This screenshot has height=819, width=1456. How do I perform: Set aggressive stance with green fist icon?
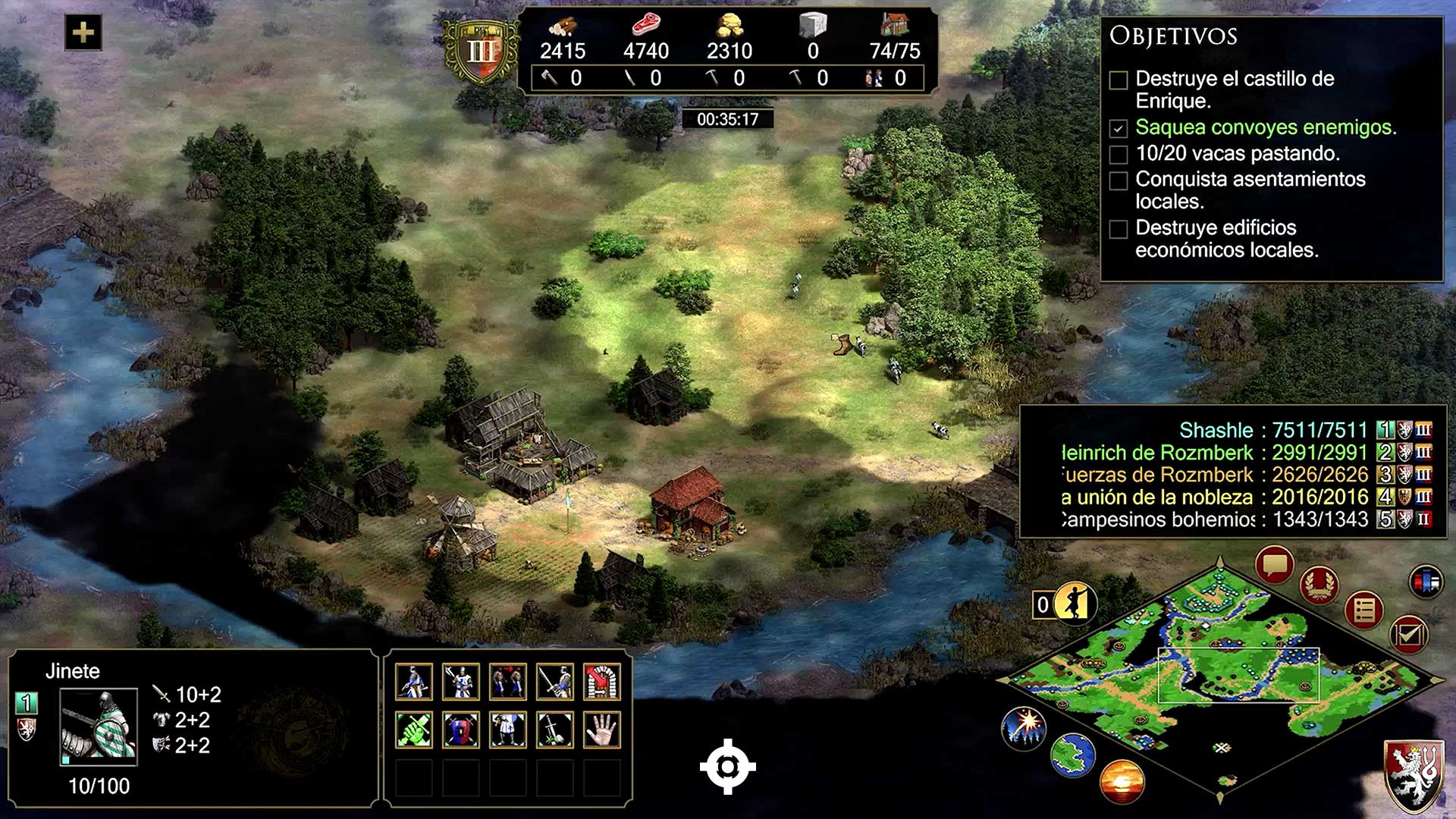pos(414,730)
